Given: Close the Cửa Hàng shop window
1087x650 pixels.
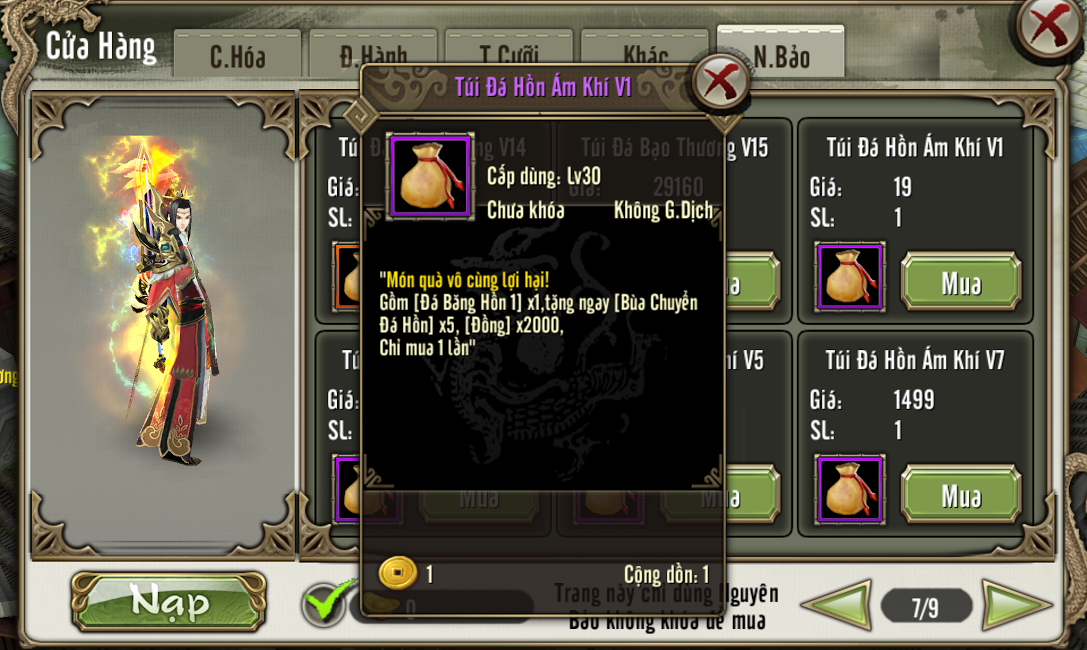Looking at the screenshot, I should 1048,27.
